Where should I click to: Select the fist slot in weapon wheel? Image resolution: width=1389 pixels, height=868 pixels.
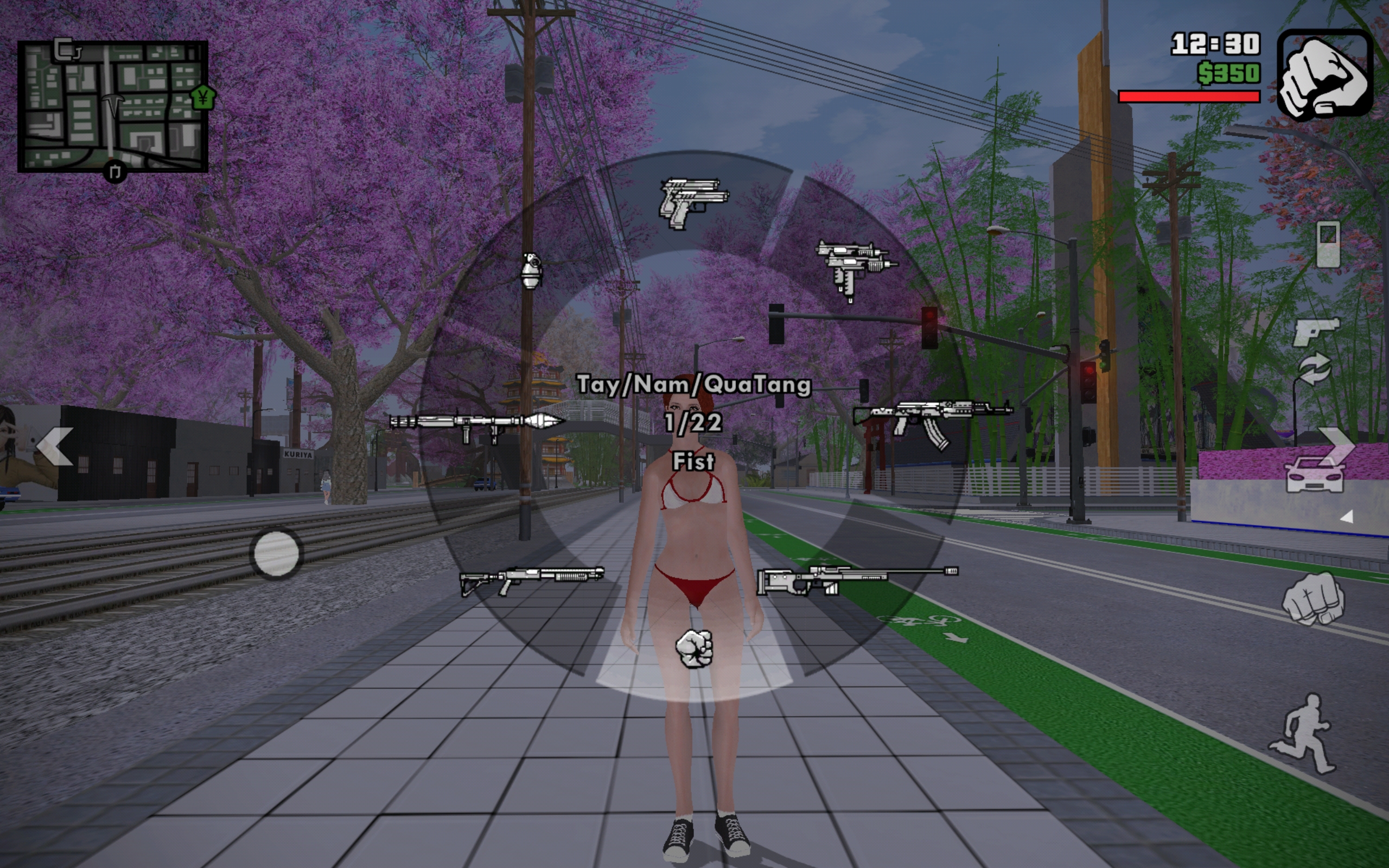coord(694,649)
